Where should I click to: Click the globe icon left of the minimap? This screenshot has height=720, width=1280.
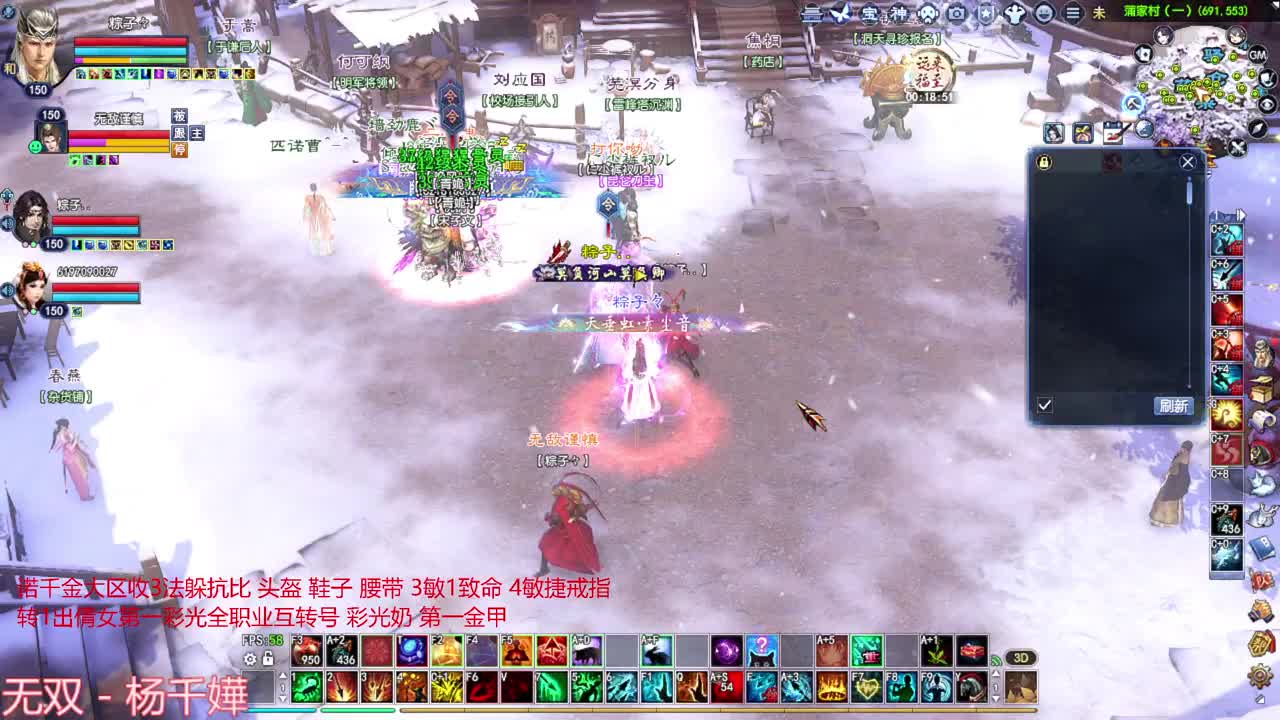[x=1143, y=129]
